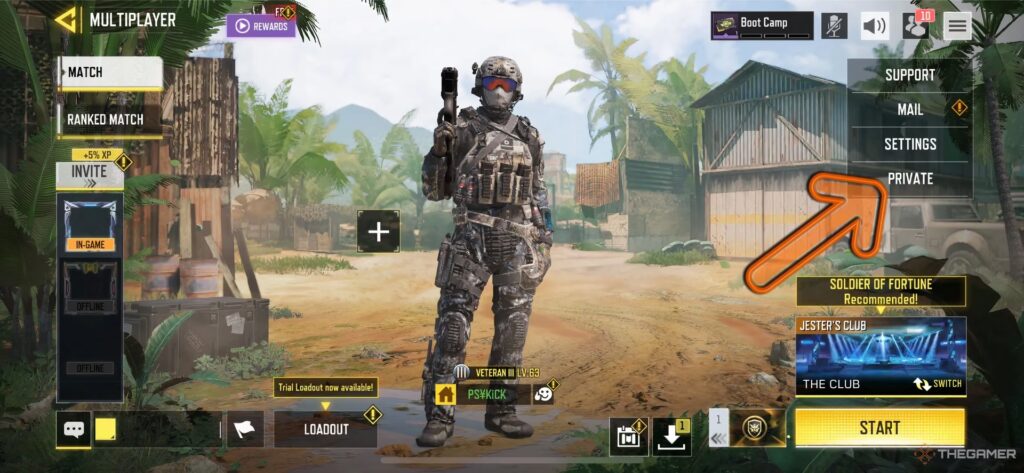Viewport: 1024px width, 473px height.
Task: Open the purple Rewards button
Action: (x=261, y=26)
